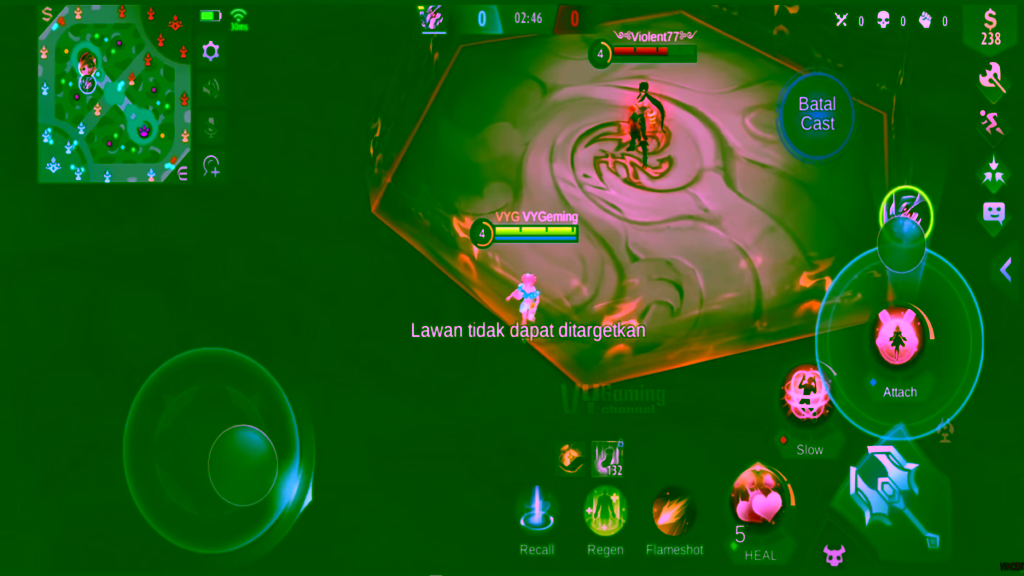Viewport: 1024px width, 576px height.
Task: Cast the Flameshot battle spell
Action: (x=674, y=511)
